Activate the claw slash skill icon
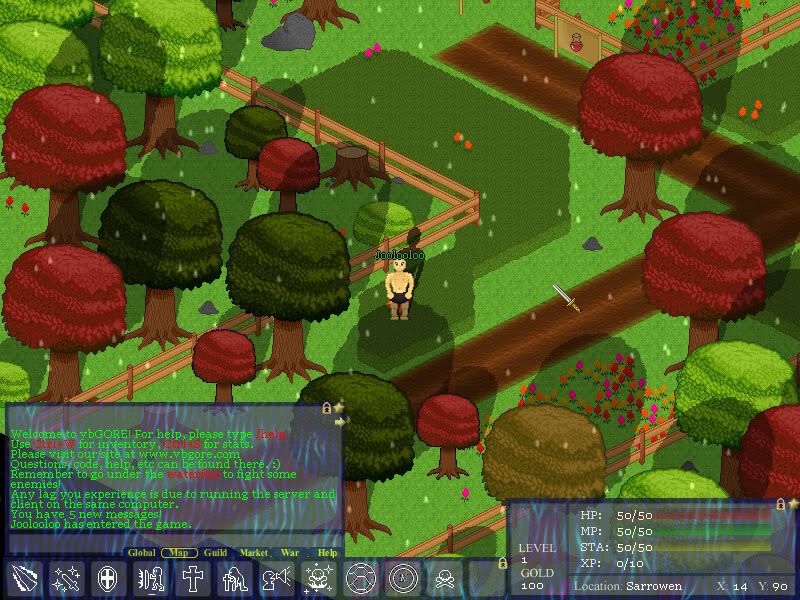The width and height of the screenshot is (800, 600). pos(24,579)
